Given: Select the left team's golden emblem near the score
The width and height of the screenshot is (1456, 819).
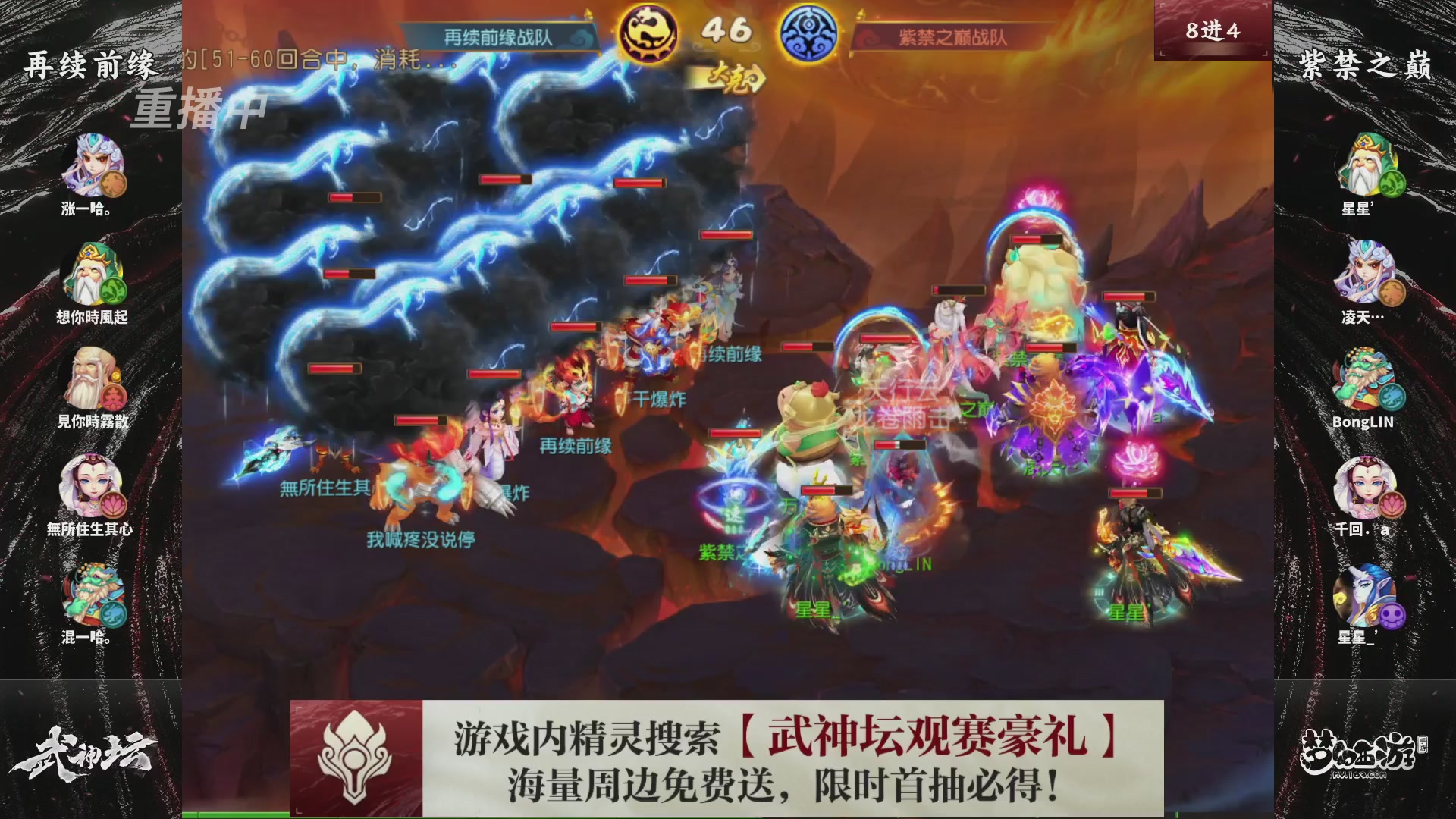Looking at the screenshot, I should pyautogui.click(x=647, y=32).
